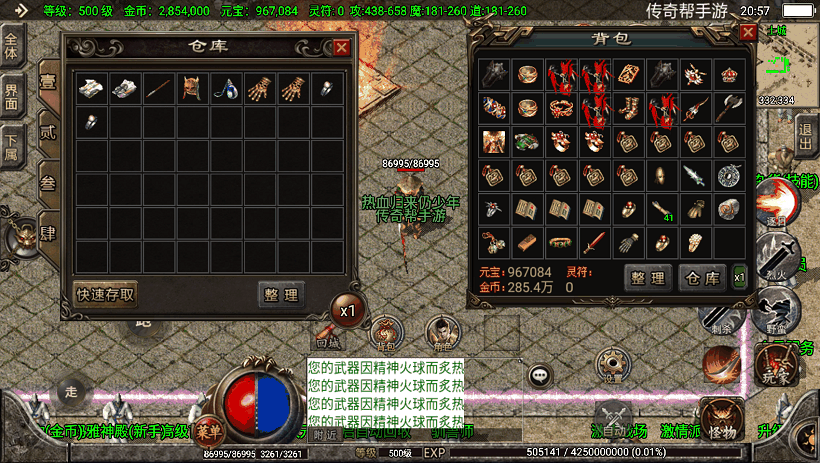Close the 仓库 warehouse window
The width and height of the screenshot is (820, 463).
click(342, 47)
